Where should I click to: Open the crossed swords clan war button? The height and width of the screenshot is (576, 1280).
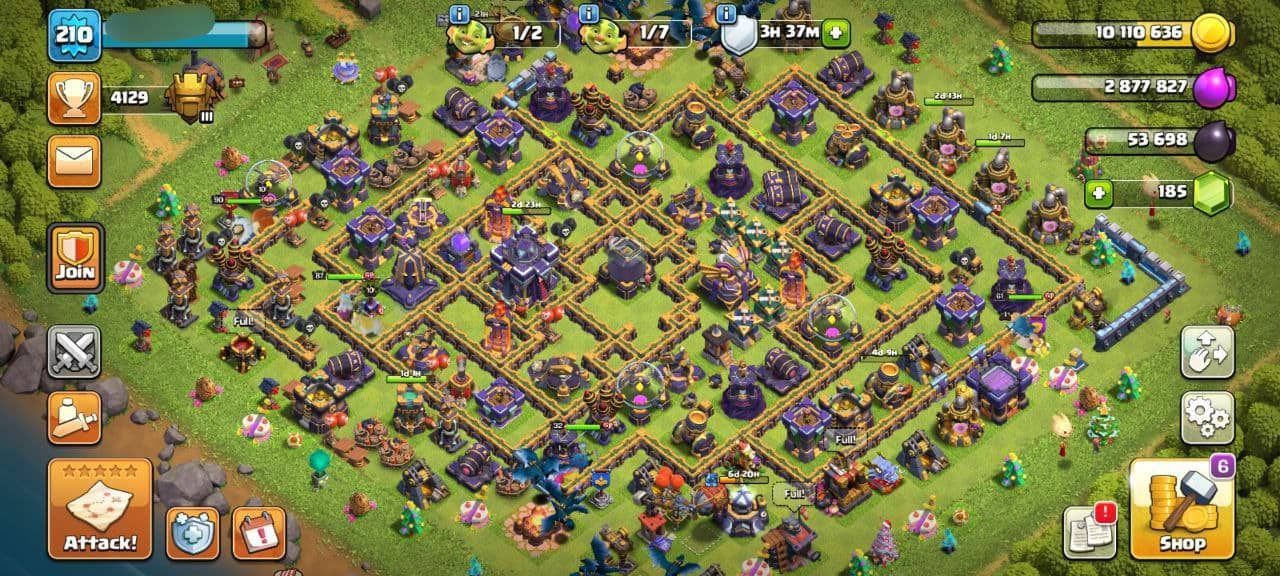tap(74, 351)
